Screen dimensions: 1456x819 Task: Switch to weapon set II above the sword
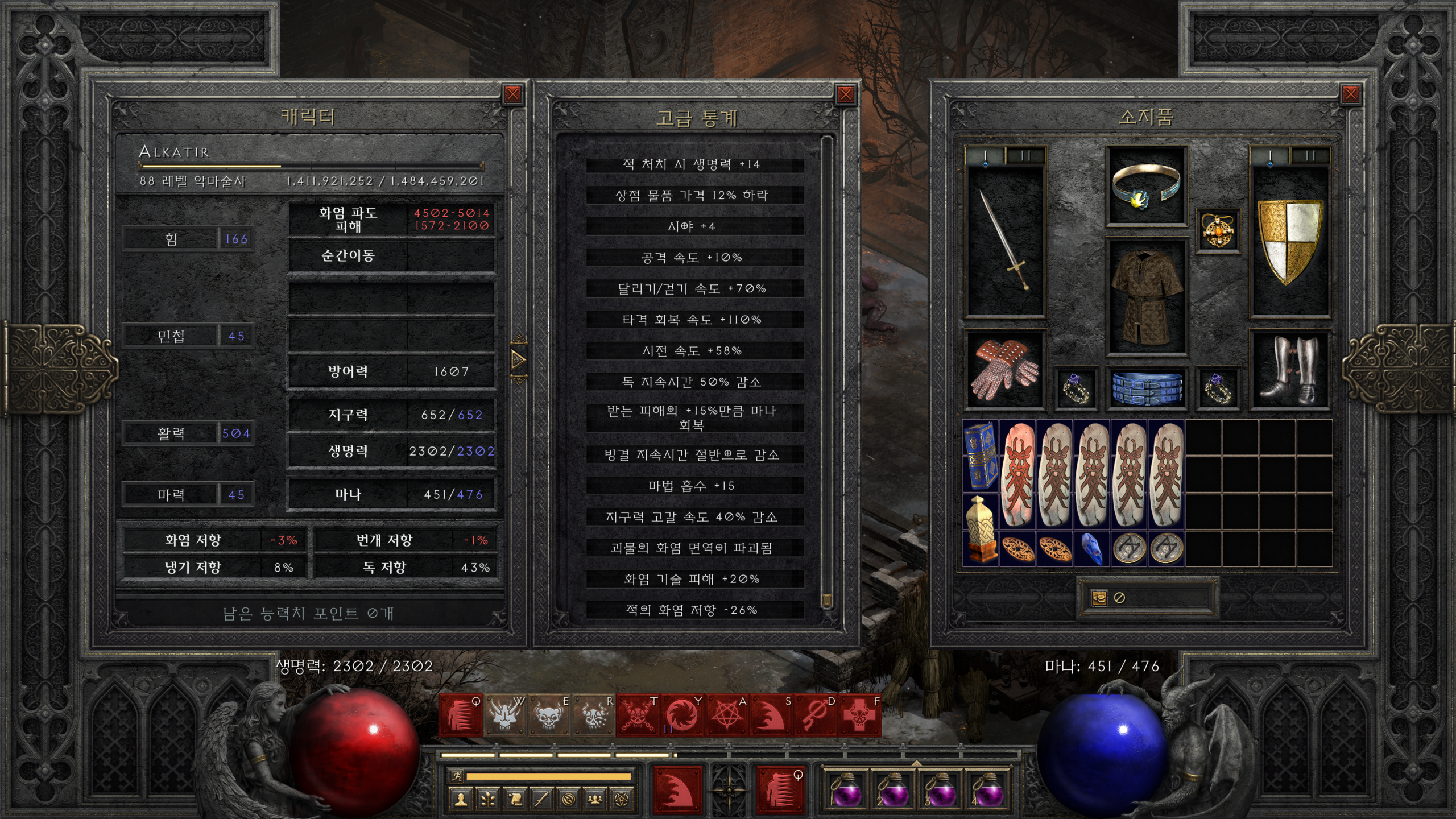pos(1025,156)
